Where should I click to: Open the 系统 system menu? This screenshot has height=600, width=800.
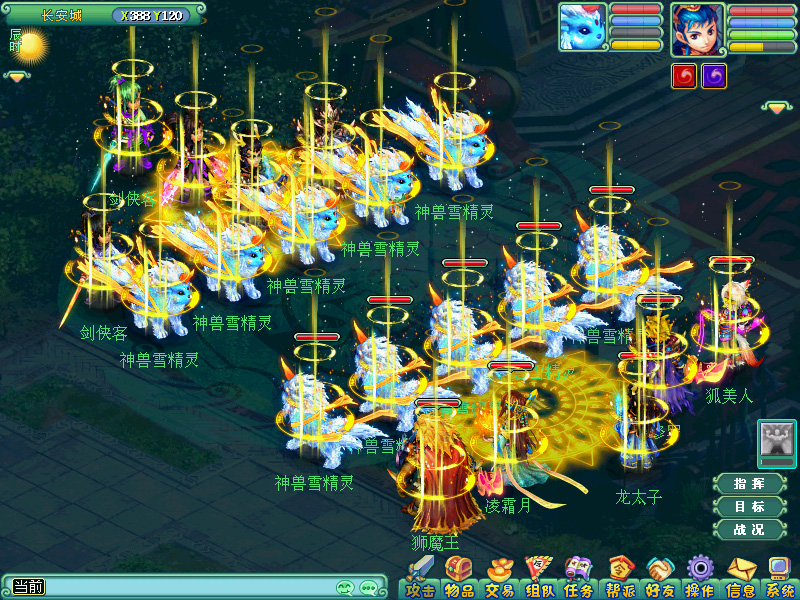(x=779, y=580)
